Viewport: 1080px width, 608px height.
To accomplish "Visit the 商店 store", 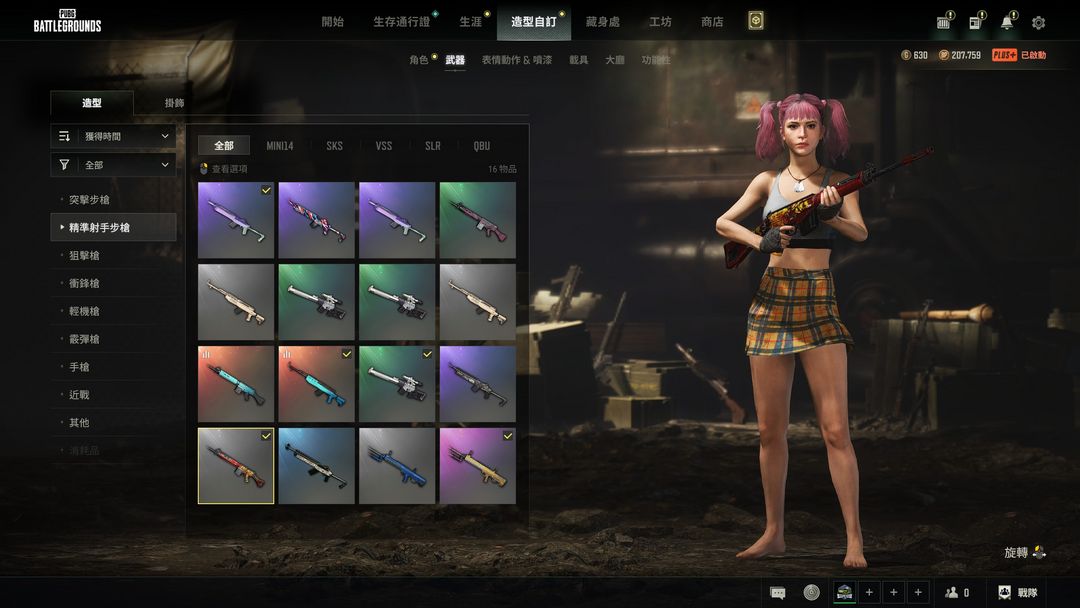I will pos(712,22).
